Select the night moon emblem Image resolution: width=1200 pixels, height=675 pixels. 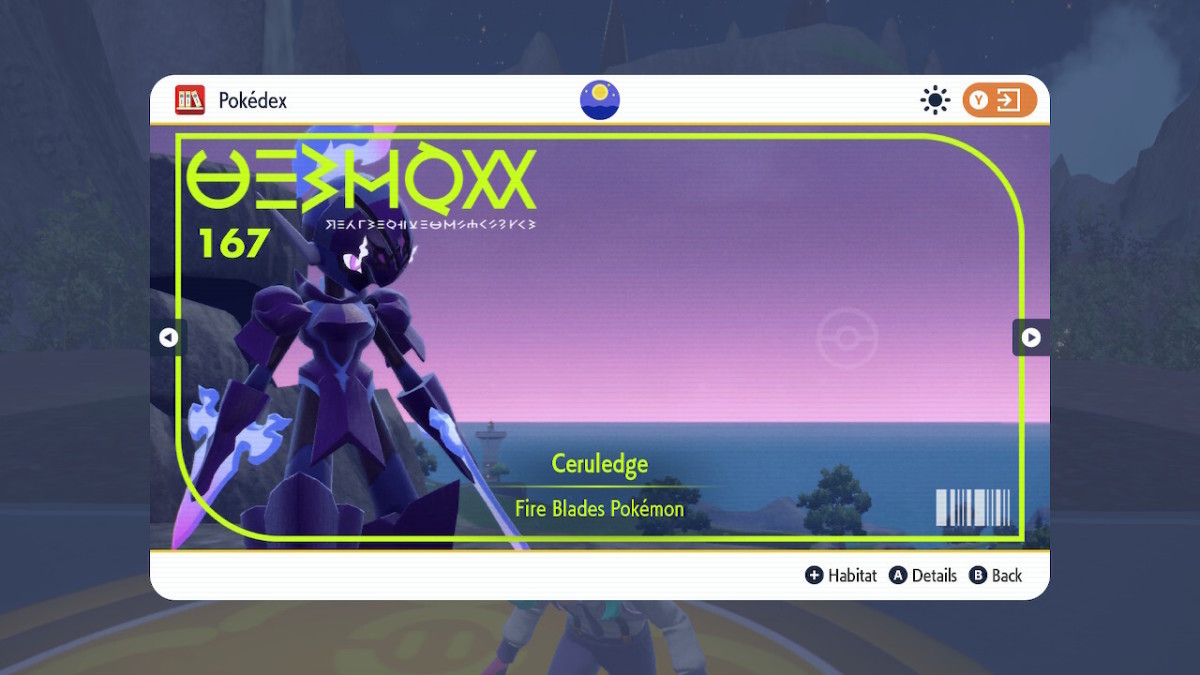600,100
